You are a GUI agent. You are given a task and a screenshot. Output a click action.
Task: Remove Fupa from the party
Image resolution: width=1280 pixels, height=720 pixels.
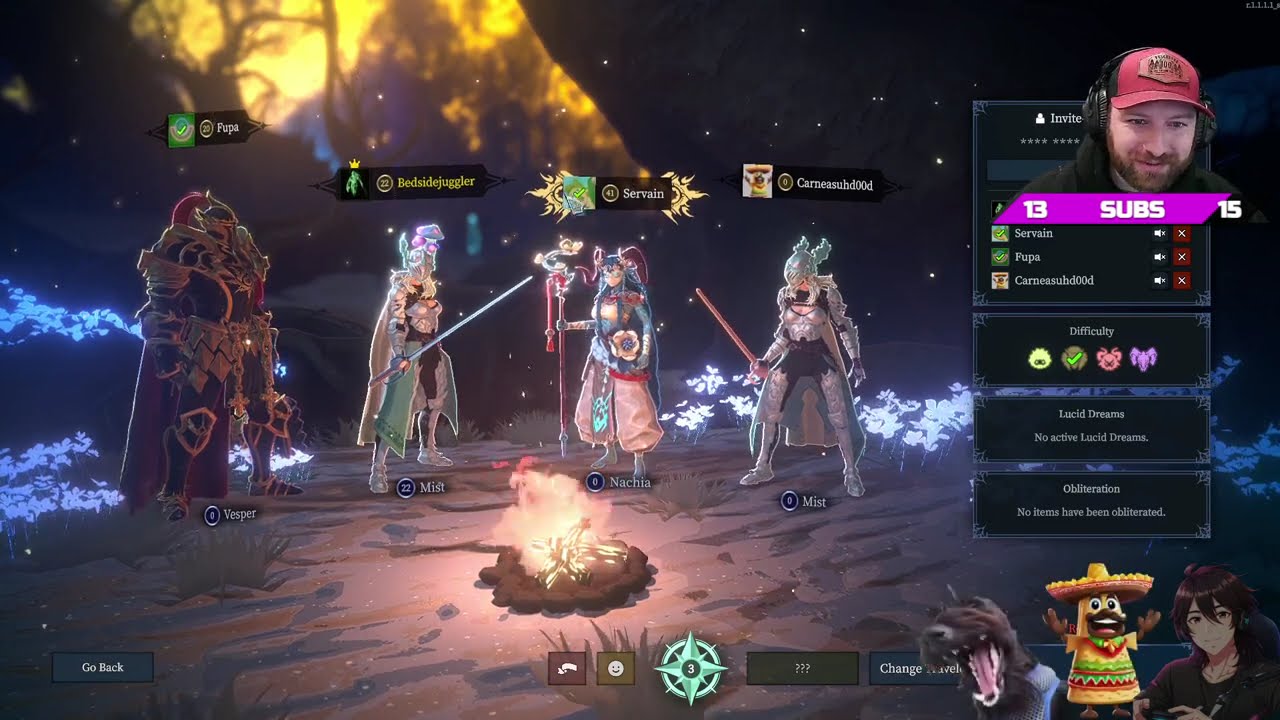pos(1182,257)
